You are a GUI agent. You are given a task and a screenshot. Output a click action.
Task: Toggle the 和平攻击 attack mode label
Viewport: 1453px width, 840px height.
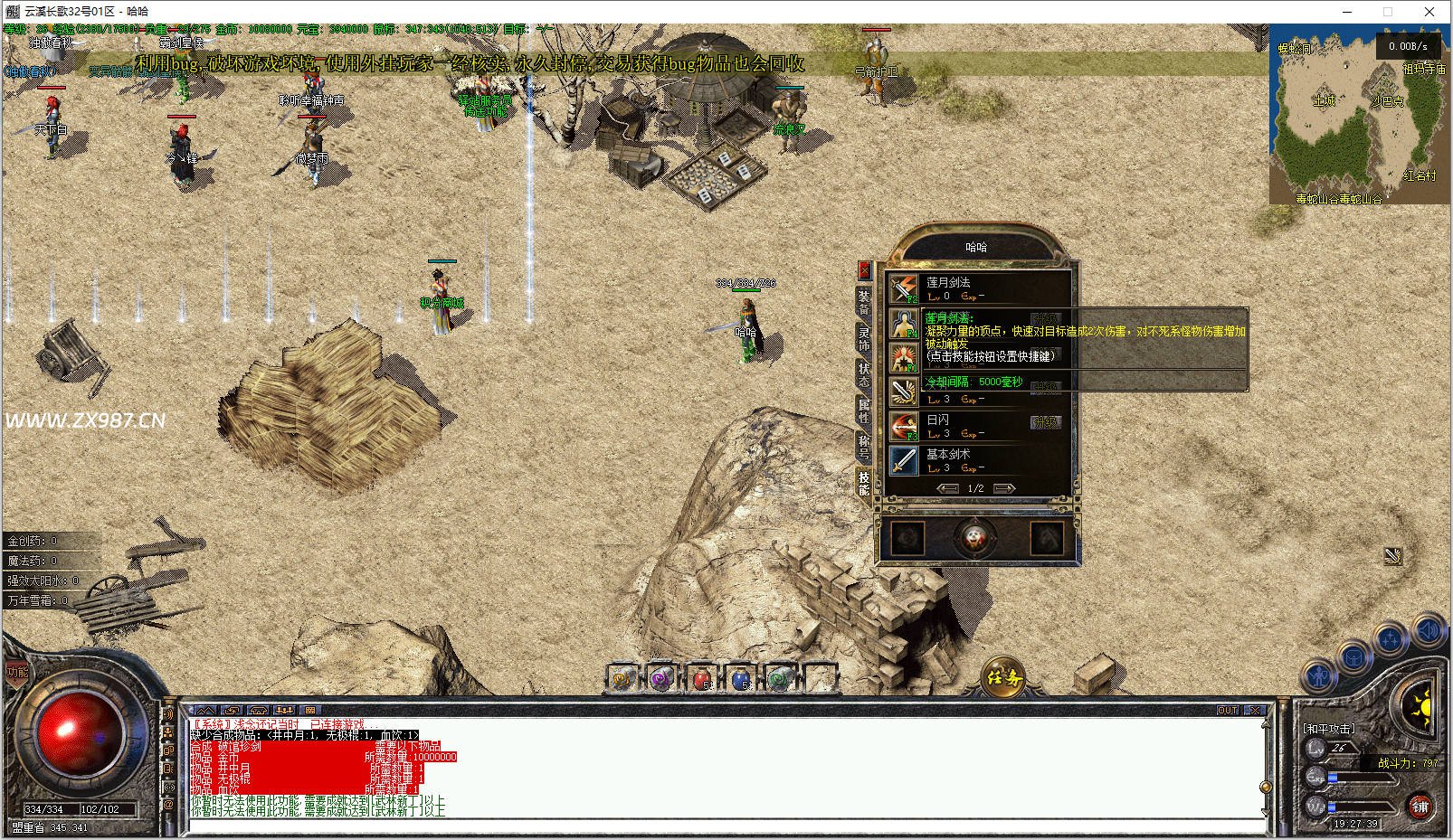[1329, 728]
